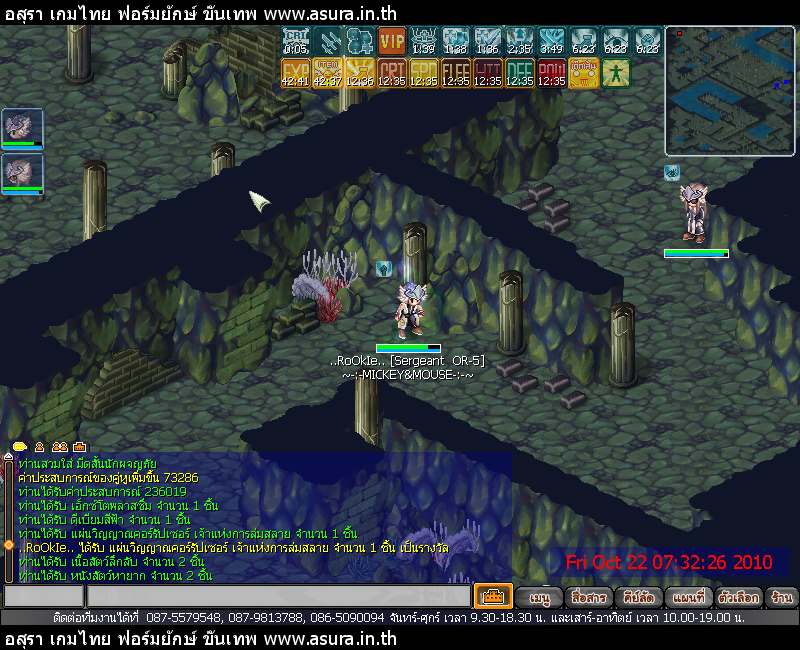Click the ITEM drop buff icon
The width and height of the screenshot is (800, 650).
pos(328,74)
